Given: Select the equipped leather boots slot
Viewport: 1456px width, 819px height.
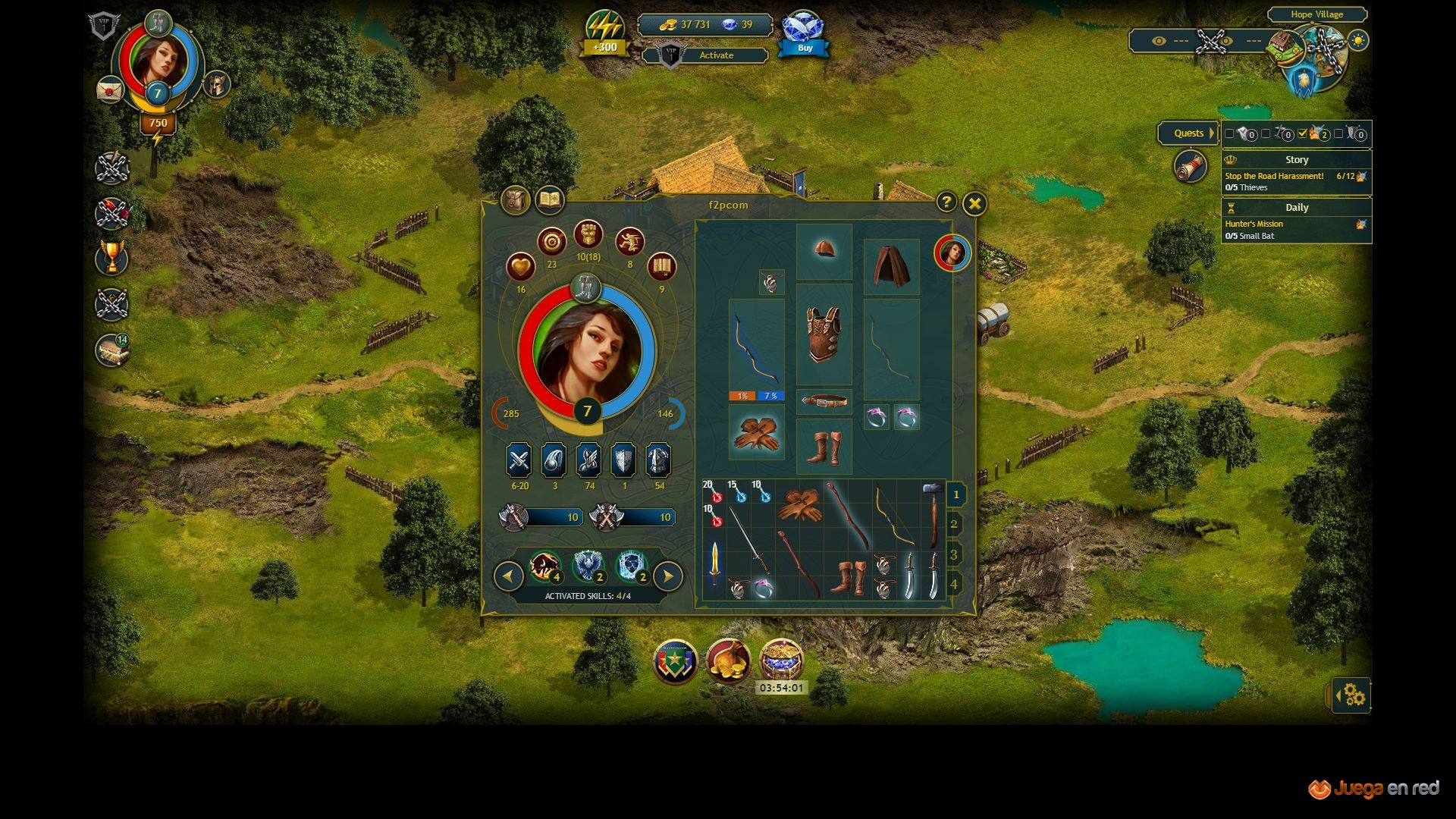Looking at the screenshot, I should [x=824, y=447].
